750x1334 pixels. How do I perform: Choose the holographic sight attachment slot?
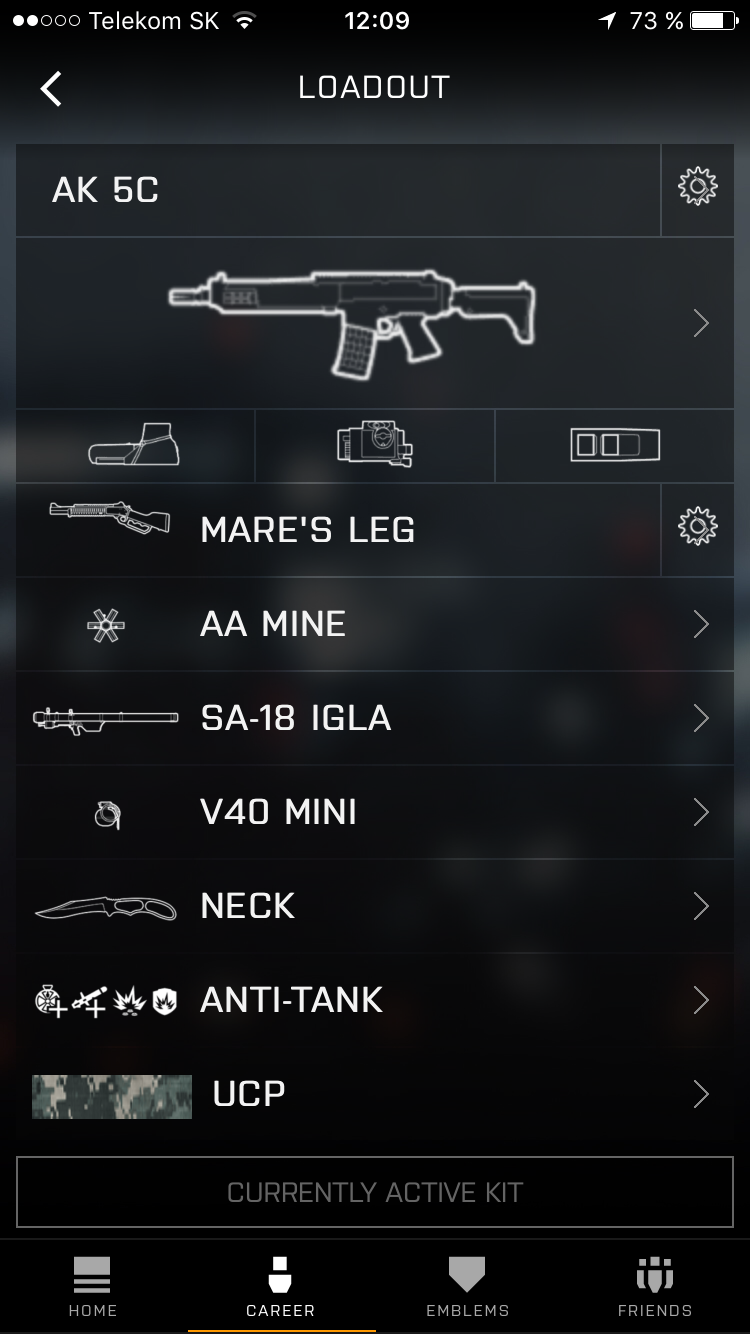pyautogui.click(x=135, y=445)
